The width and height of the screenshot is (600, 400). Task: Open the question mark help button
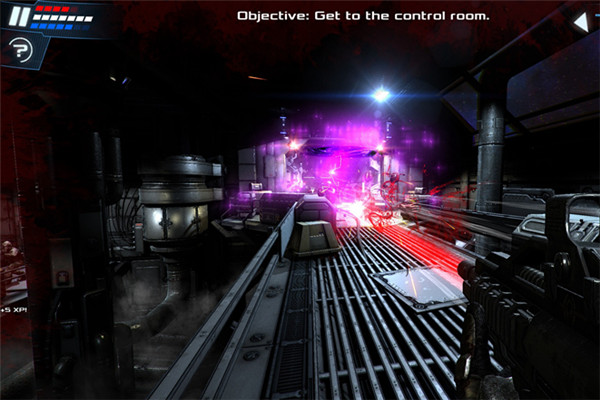click(x=19, y=48)
